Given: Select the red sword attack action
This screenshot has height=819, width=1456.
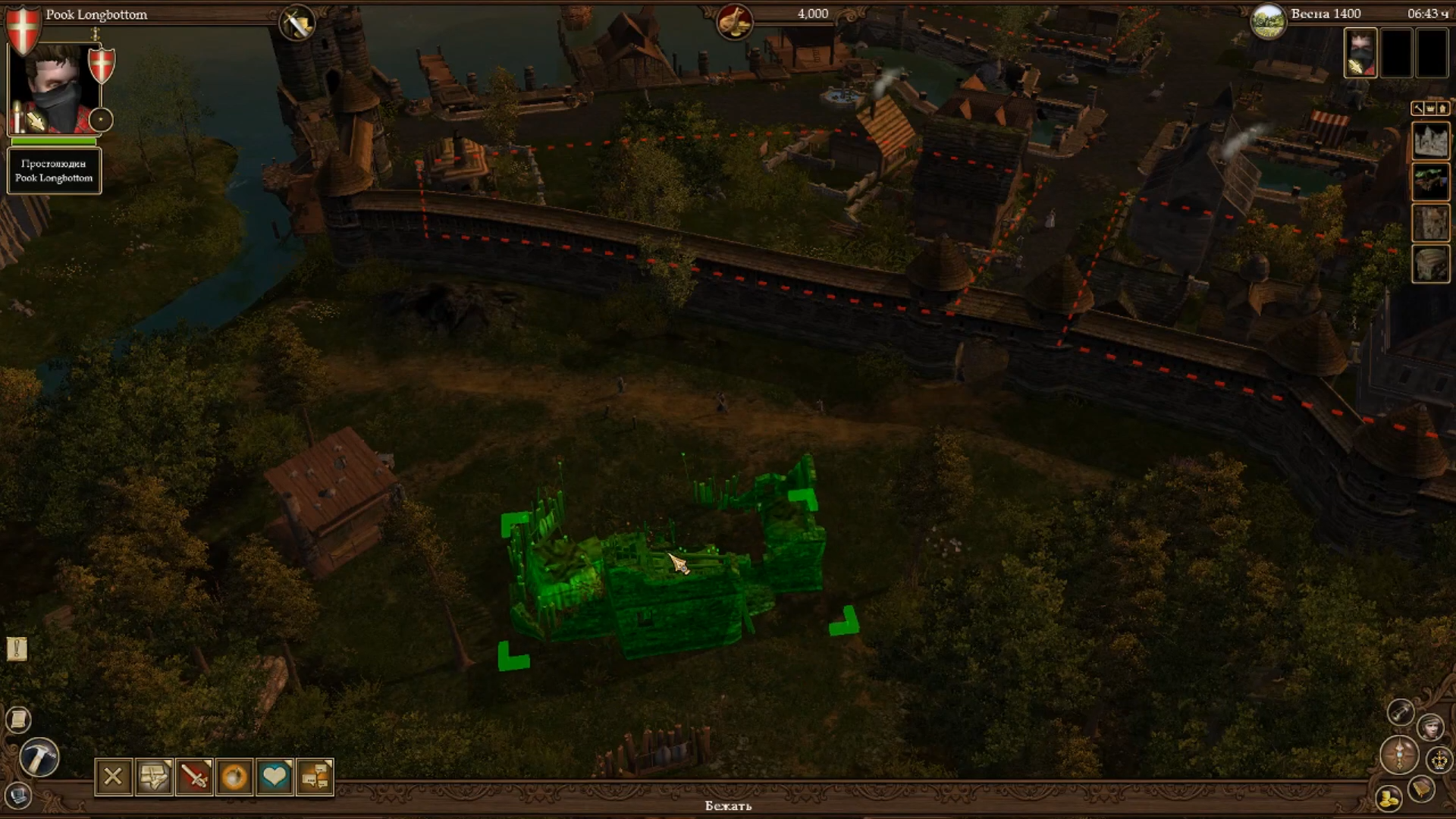Looking at the screenshot, I should [x=194, y=777].
